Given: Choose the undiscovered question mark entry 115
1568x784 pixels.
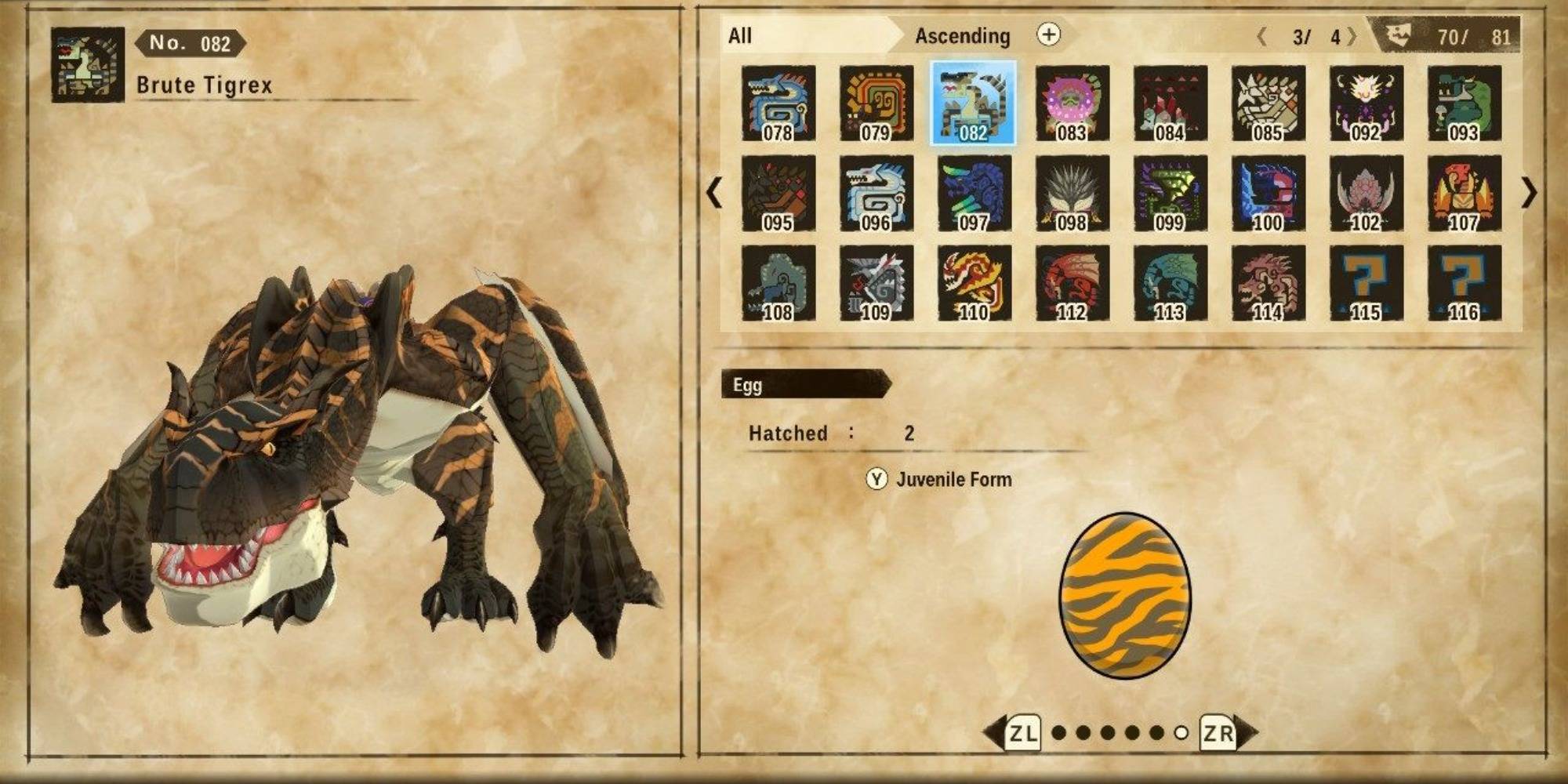Looking at the screenshot, I should [x=1366, y=284].
